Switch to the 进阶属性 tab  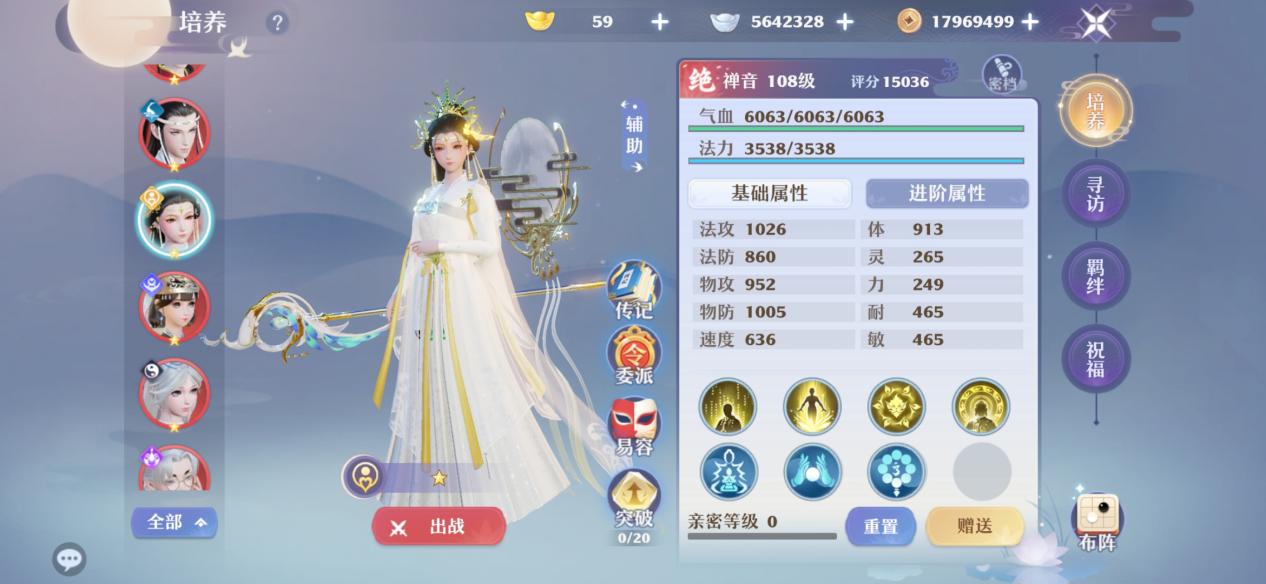[x=946, y=193]
